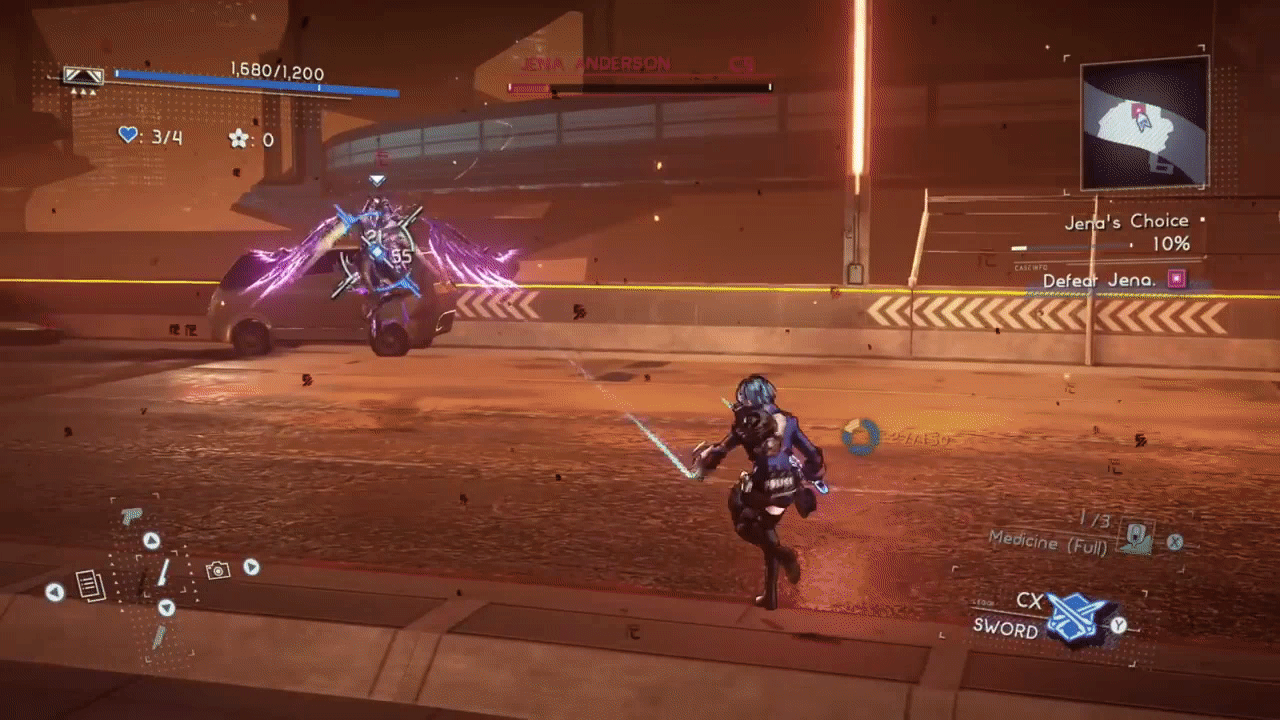Open the documents files icon
Screen dimensions: 1280x720
tap(90, 585)
